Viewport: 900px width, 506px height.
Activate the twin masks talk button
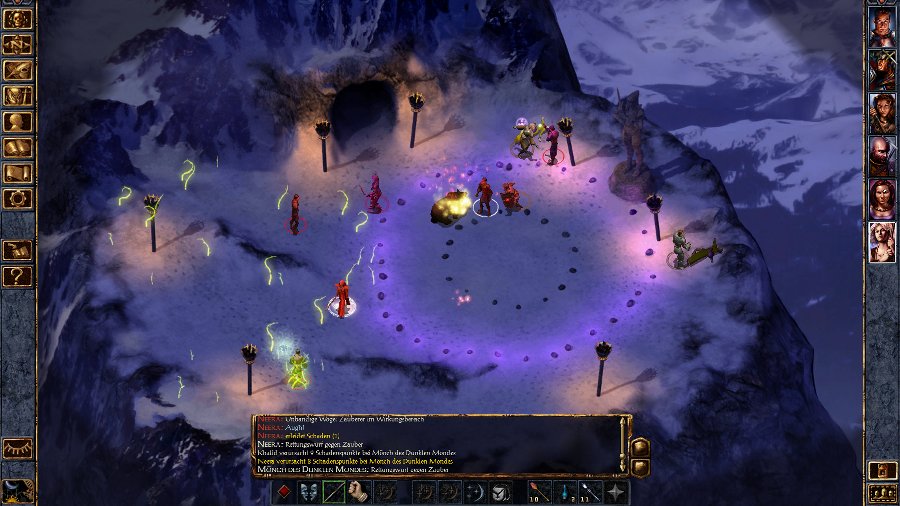[309, 492]
